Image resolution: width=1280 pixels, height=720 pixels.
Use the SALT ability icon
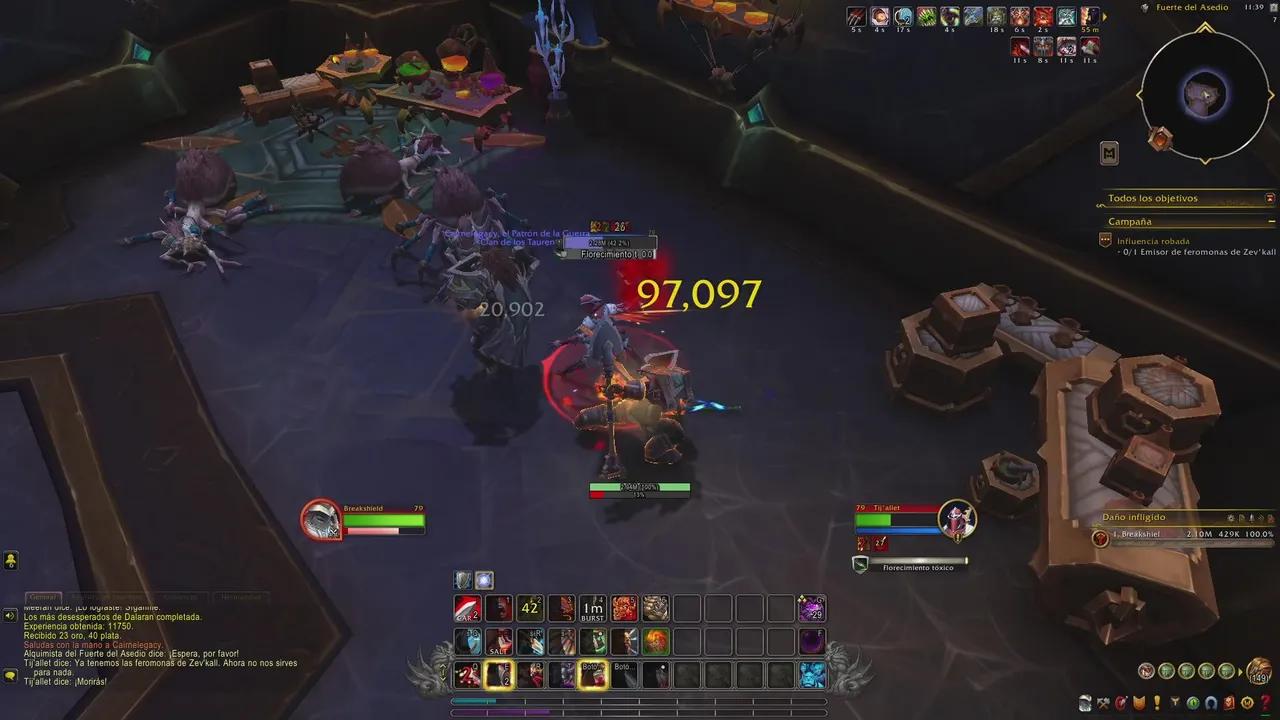[497, 641]
